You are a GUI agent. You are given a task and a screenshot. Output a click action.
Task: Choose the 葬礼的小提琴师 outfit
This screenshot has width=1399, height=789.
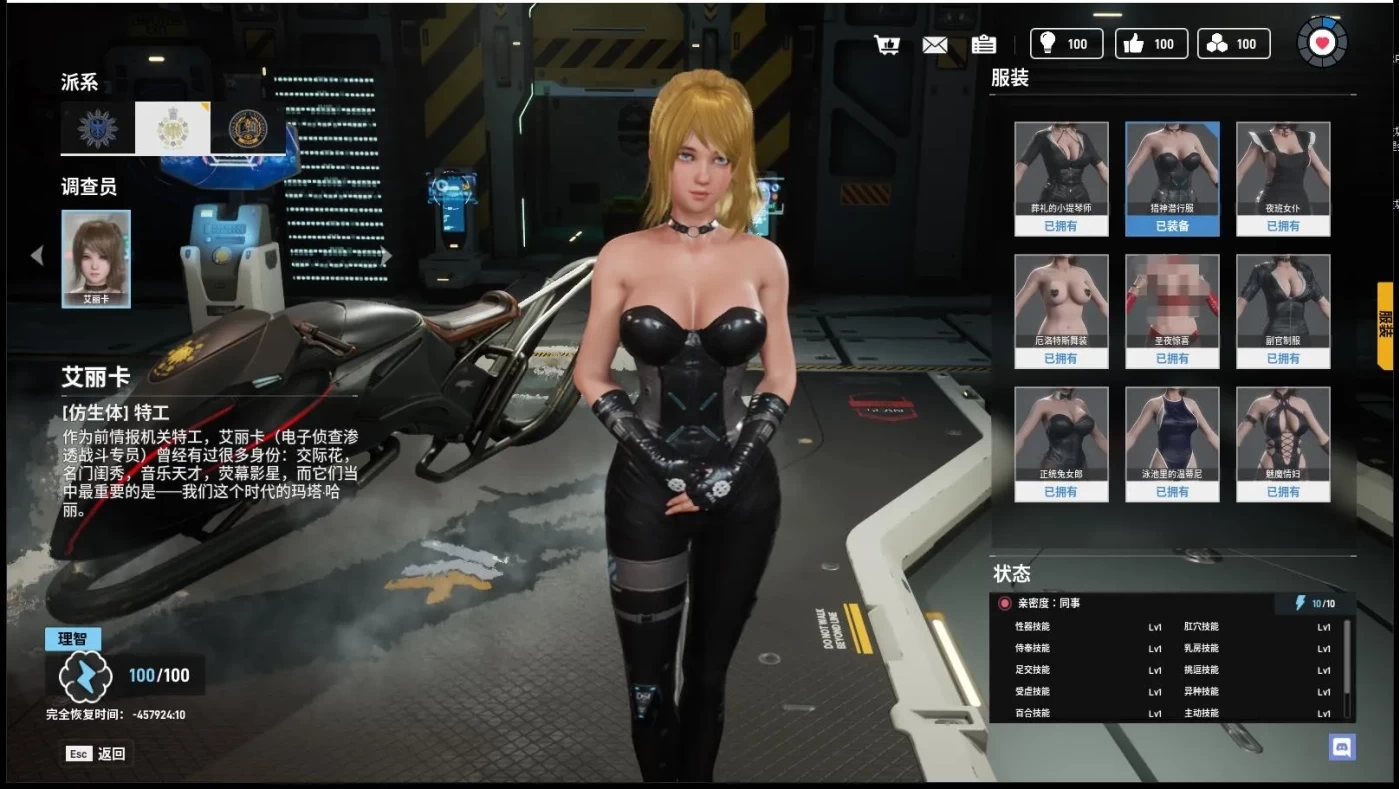(x=1061, y=178)
